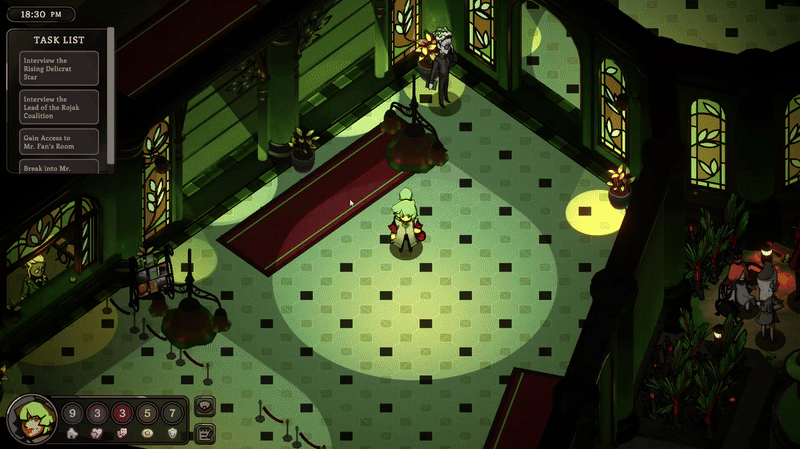This screenshot has width=800, height=449.
Task: Open the notepad journal button
Action: coord(205,432)
